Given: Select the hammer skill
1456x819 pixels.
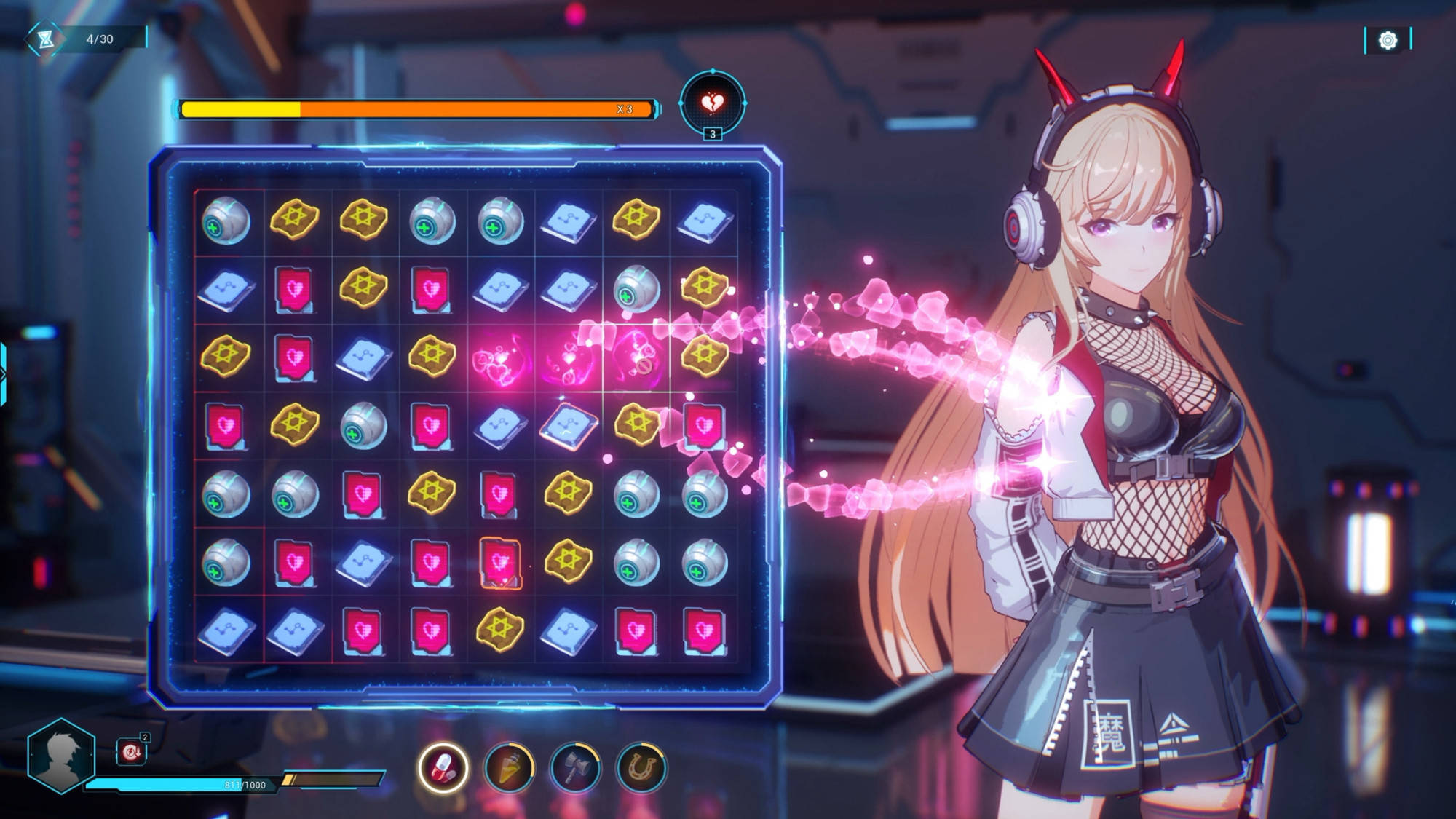Looking at the screenshot, I should click(x=574, y=765).
